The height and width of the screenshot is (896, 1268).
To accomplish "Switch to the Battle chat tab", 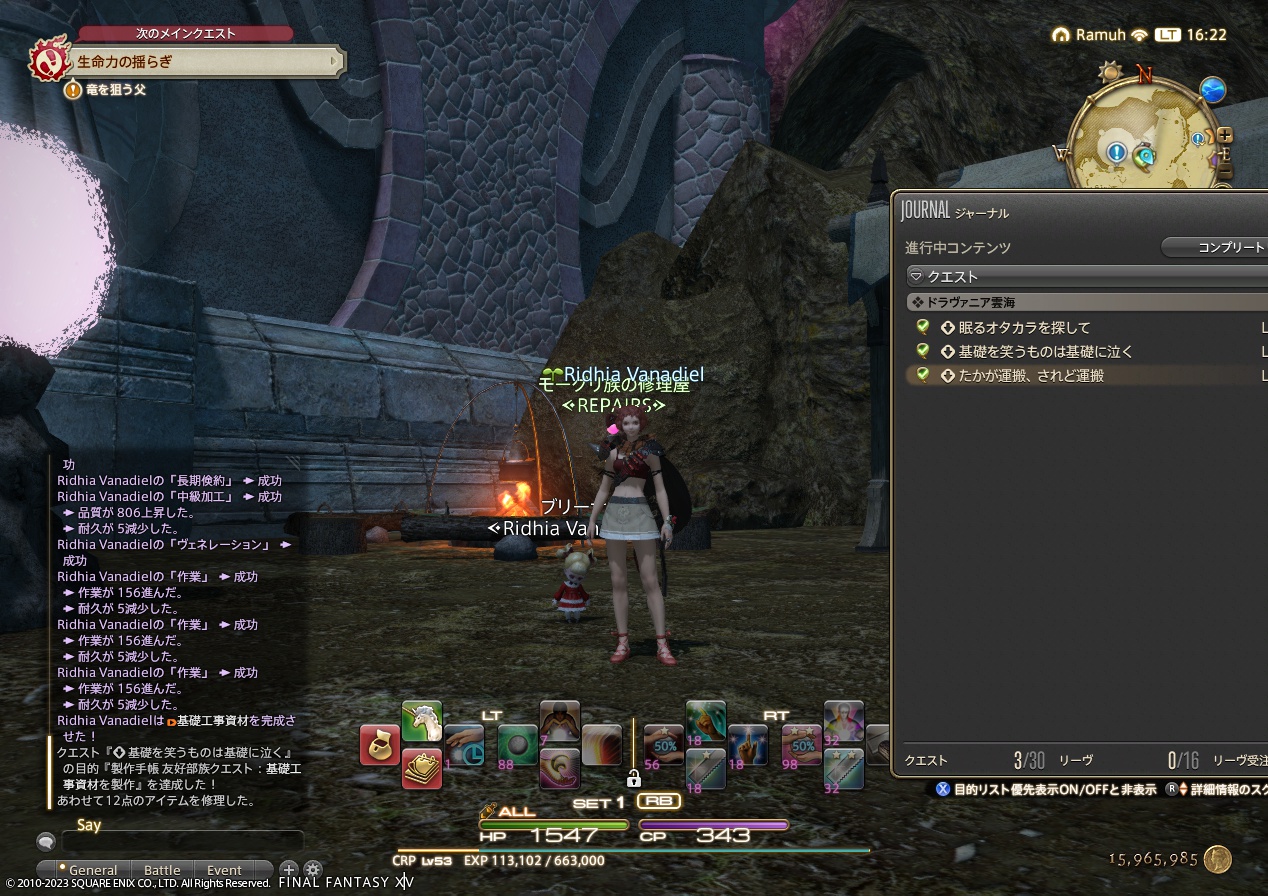I will click(162, 870).
